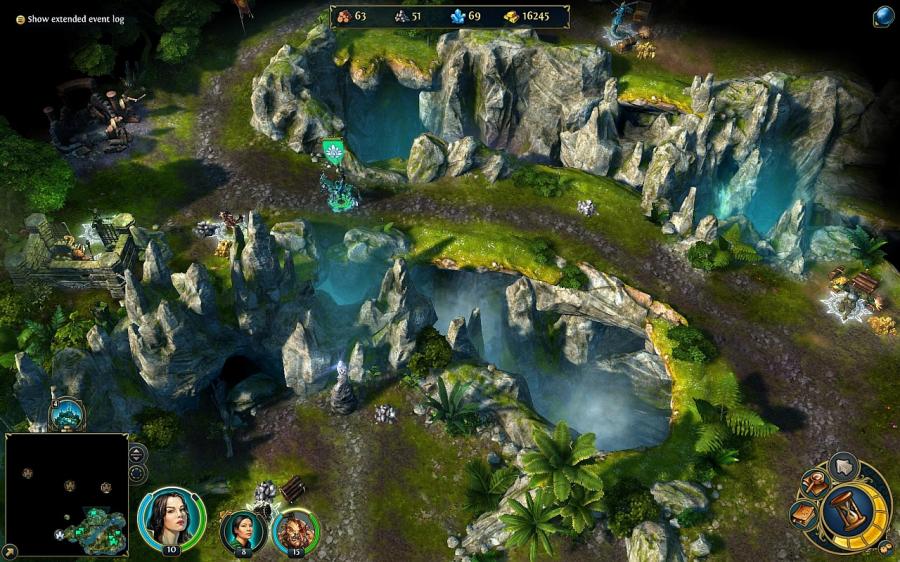Screen dimensions: 900x562
Task: Click Show extended event log
Action: (76, 18)
